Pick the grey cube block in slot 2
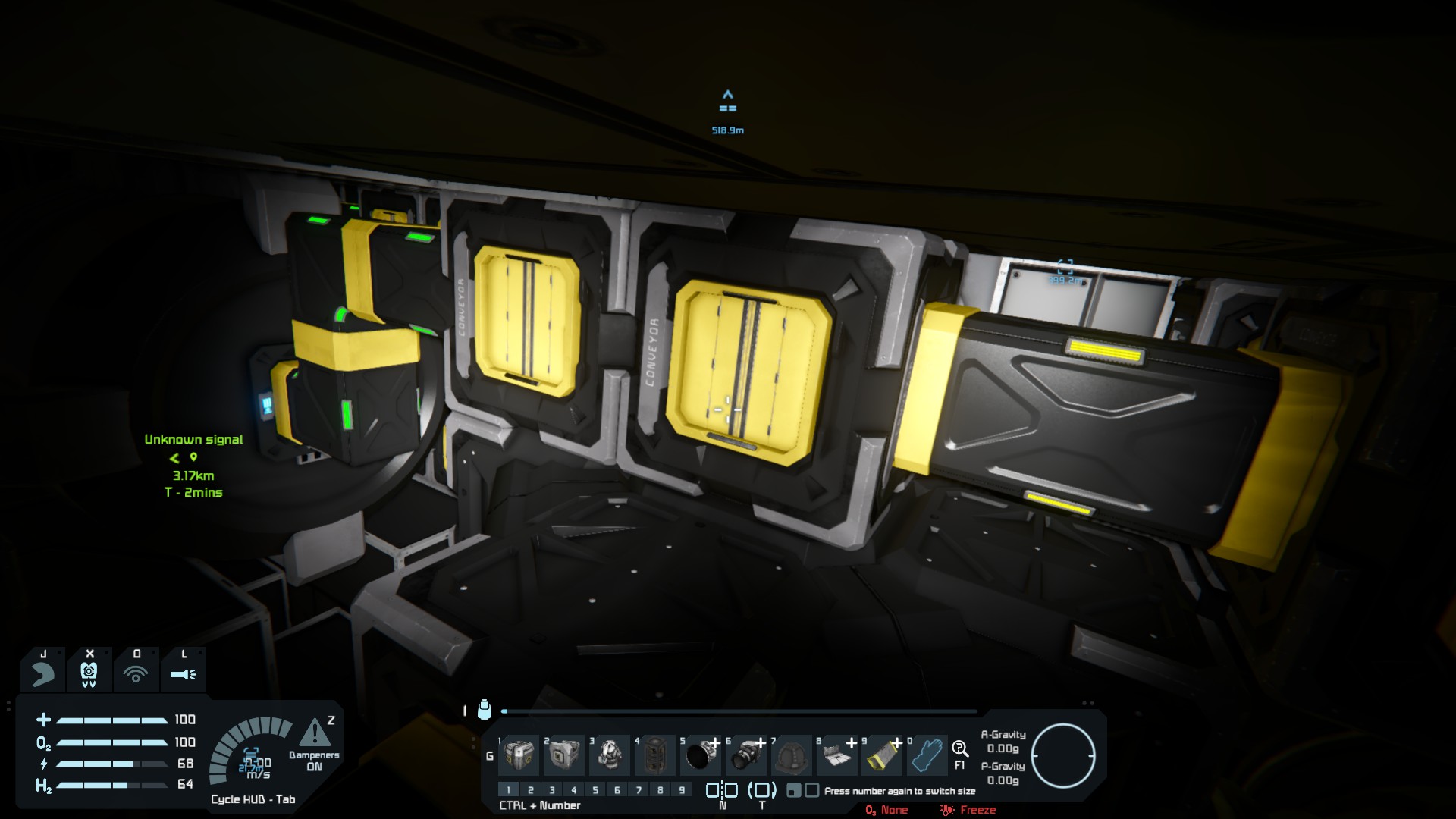1456x819 pixels. [x=565, y=755]
